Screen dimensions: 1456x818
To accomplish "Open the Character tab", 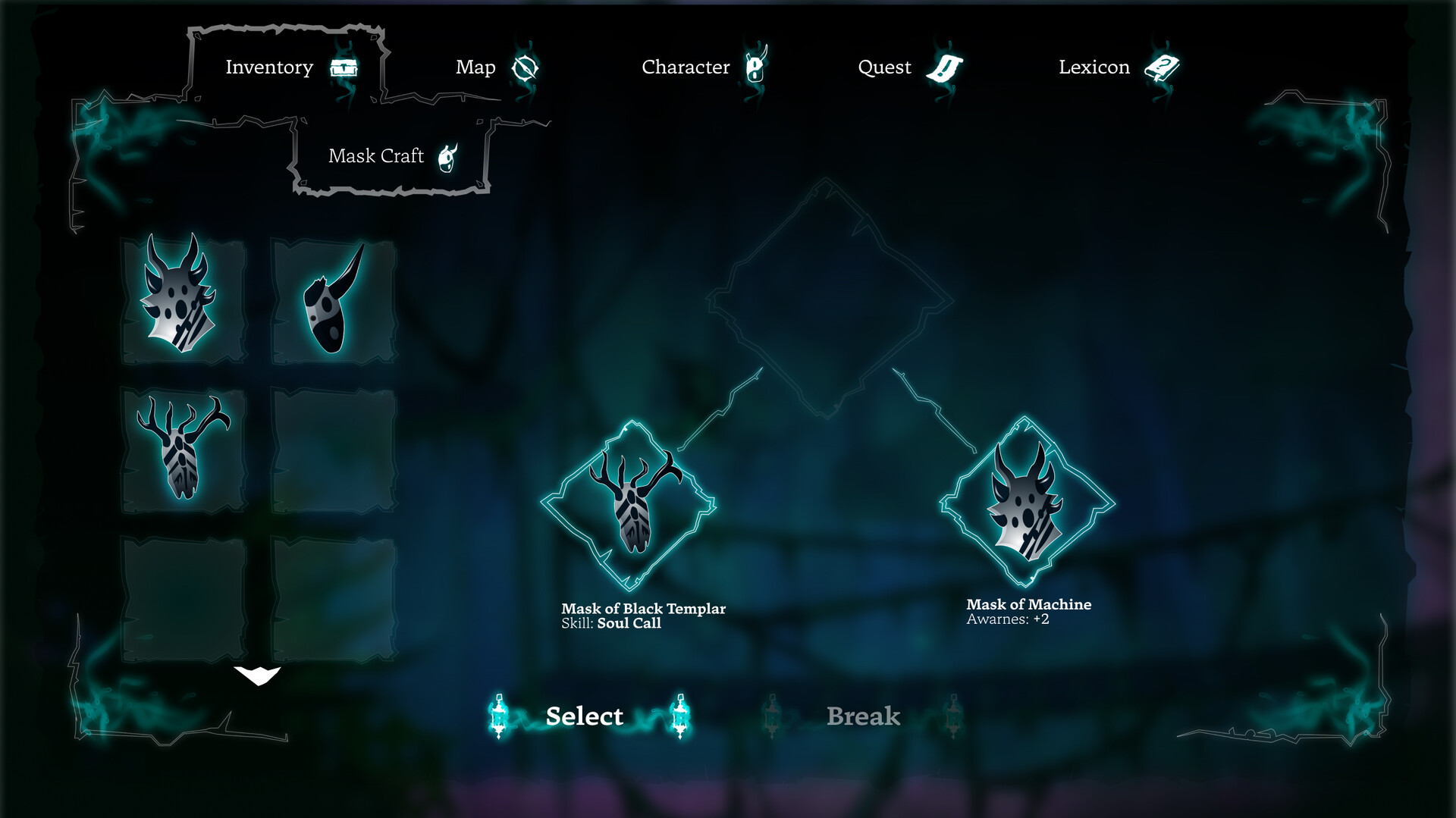I will [686, 67].
